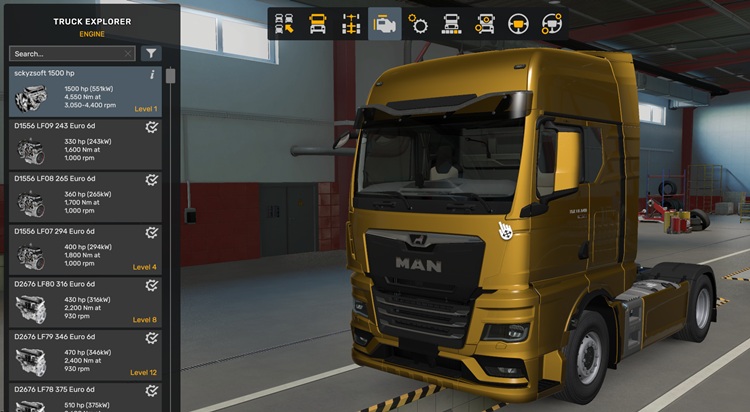The image size is (750, 412).
Task: Open the truck front with yellow dots category
Action: [452, 24]
